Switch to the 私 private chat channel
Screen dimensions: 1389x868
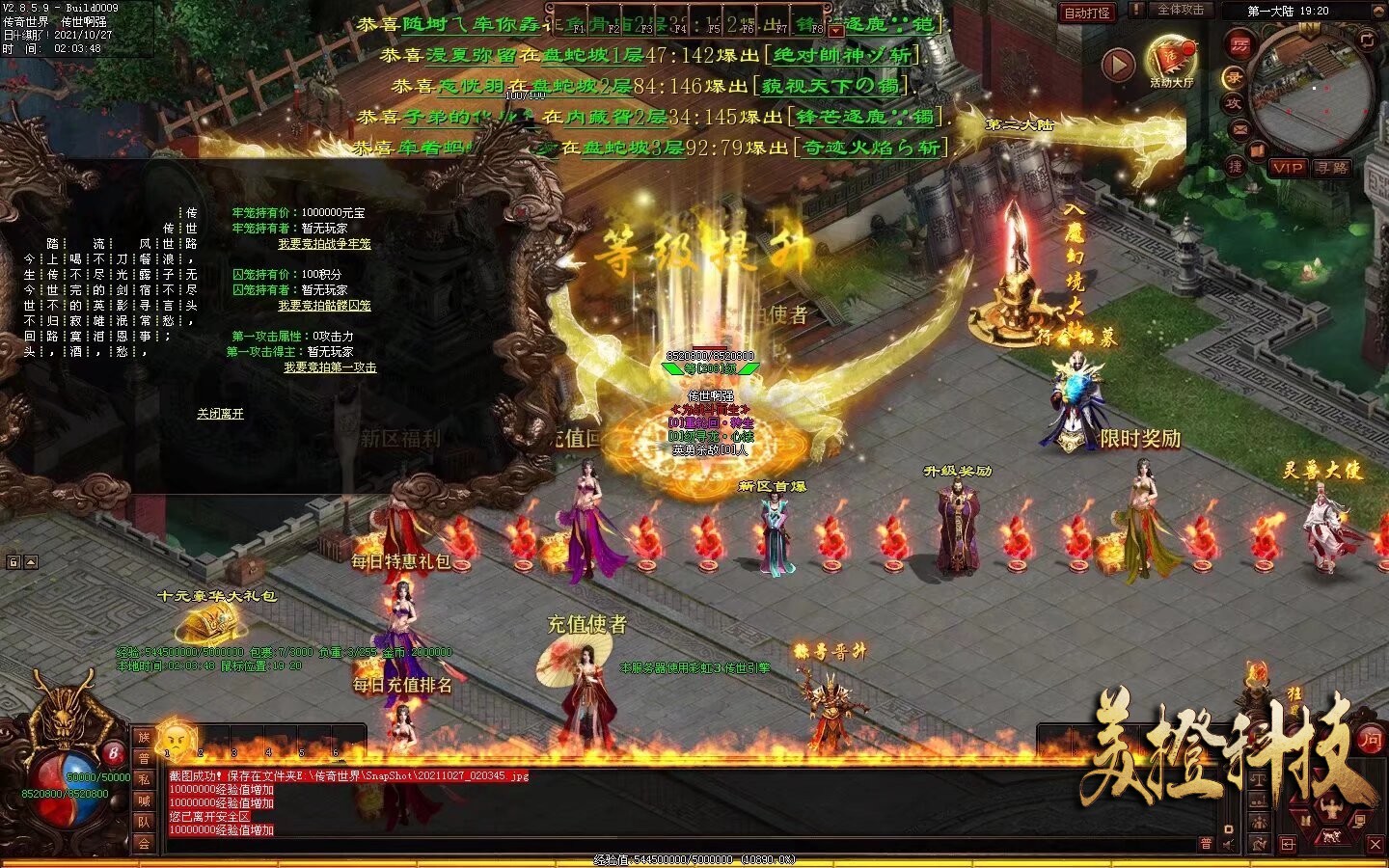pyautogui.click(x=144, y=780)
